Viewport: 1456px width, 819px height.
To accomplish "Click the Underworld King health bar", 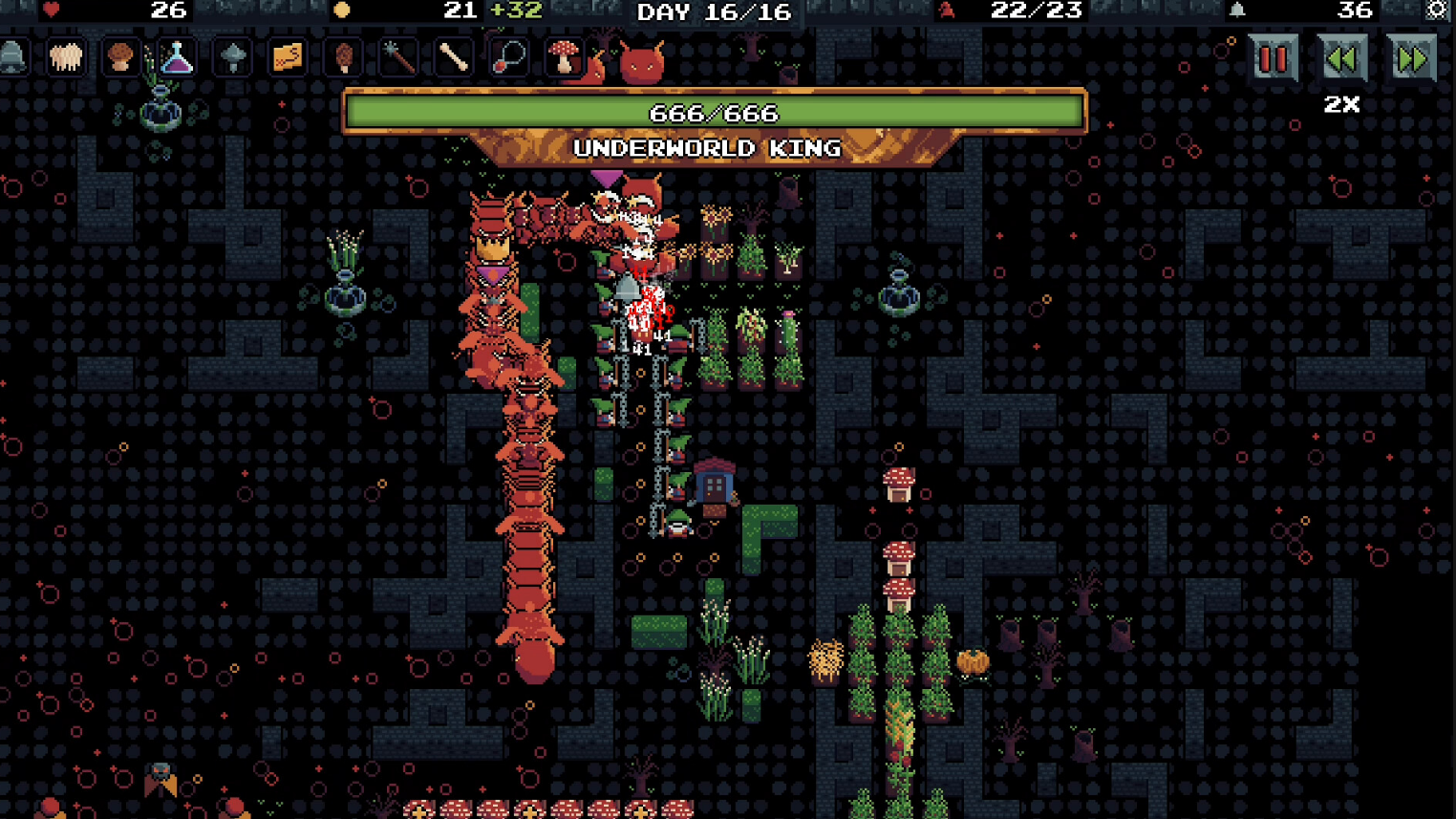I will [x=717, y=112].
